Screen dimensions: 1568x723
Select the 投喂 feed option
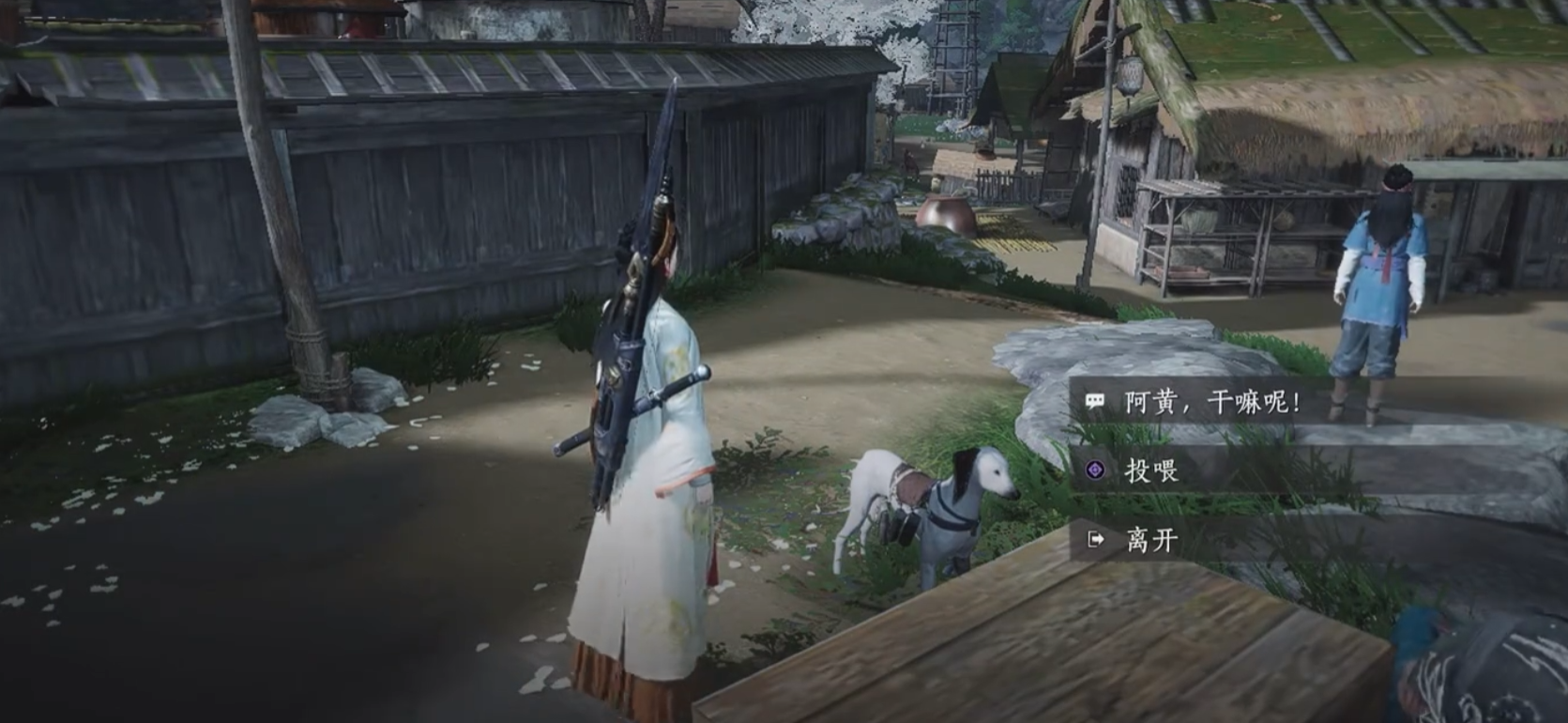pyautogui.click(x=1151, y=470)
